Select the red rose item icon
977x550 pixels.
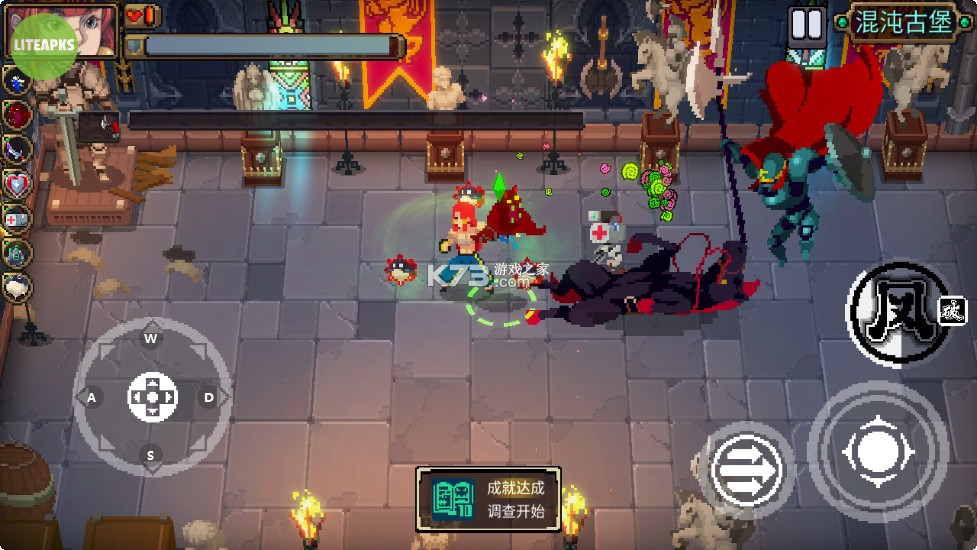(17, 113)
